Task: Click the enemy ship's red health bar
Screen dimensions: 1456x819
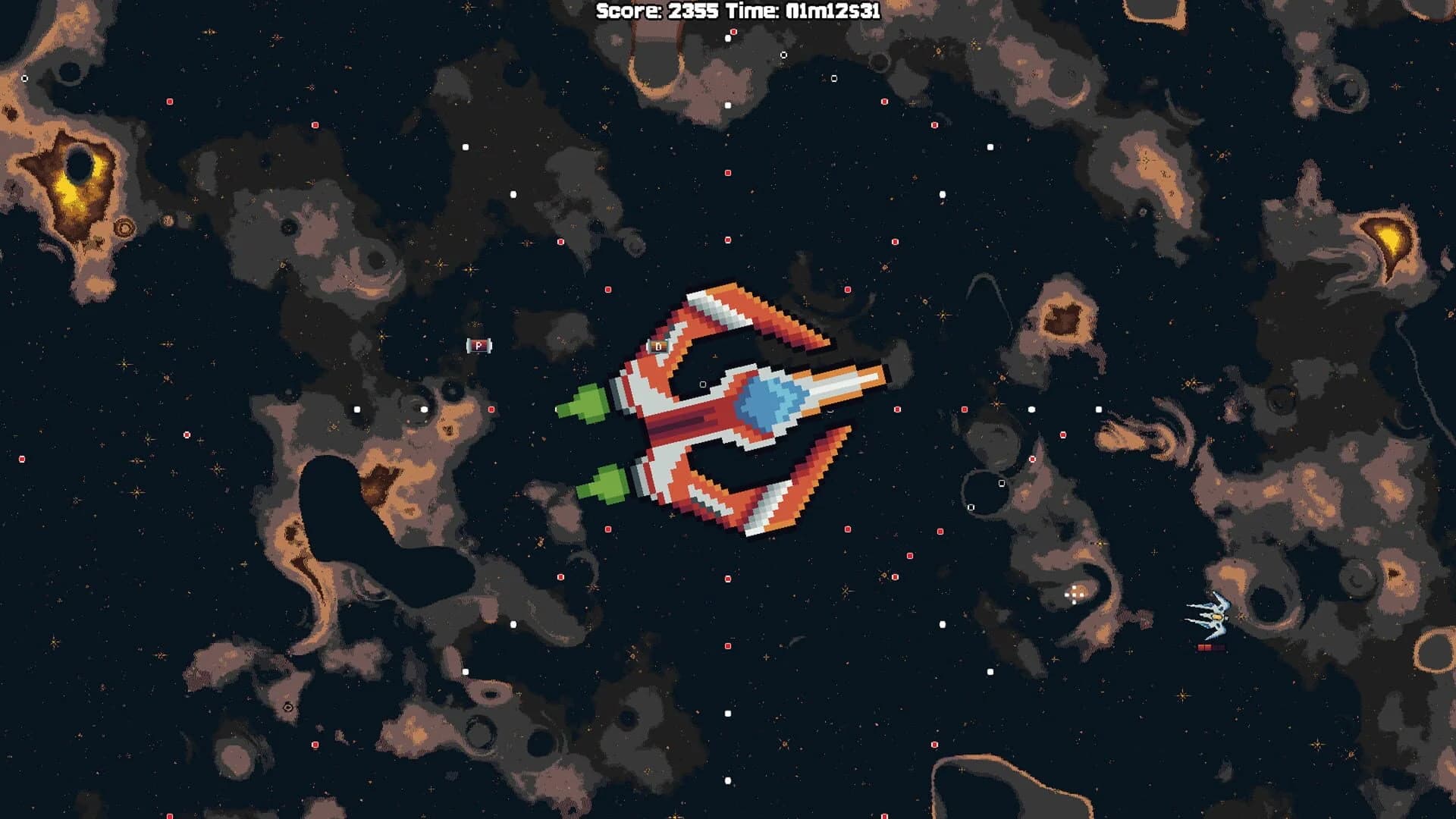Action: (1210, 647)
